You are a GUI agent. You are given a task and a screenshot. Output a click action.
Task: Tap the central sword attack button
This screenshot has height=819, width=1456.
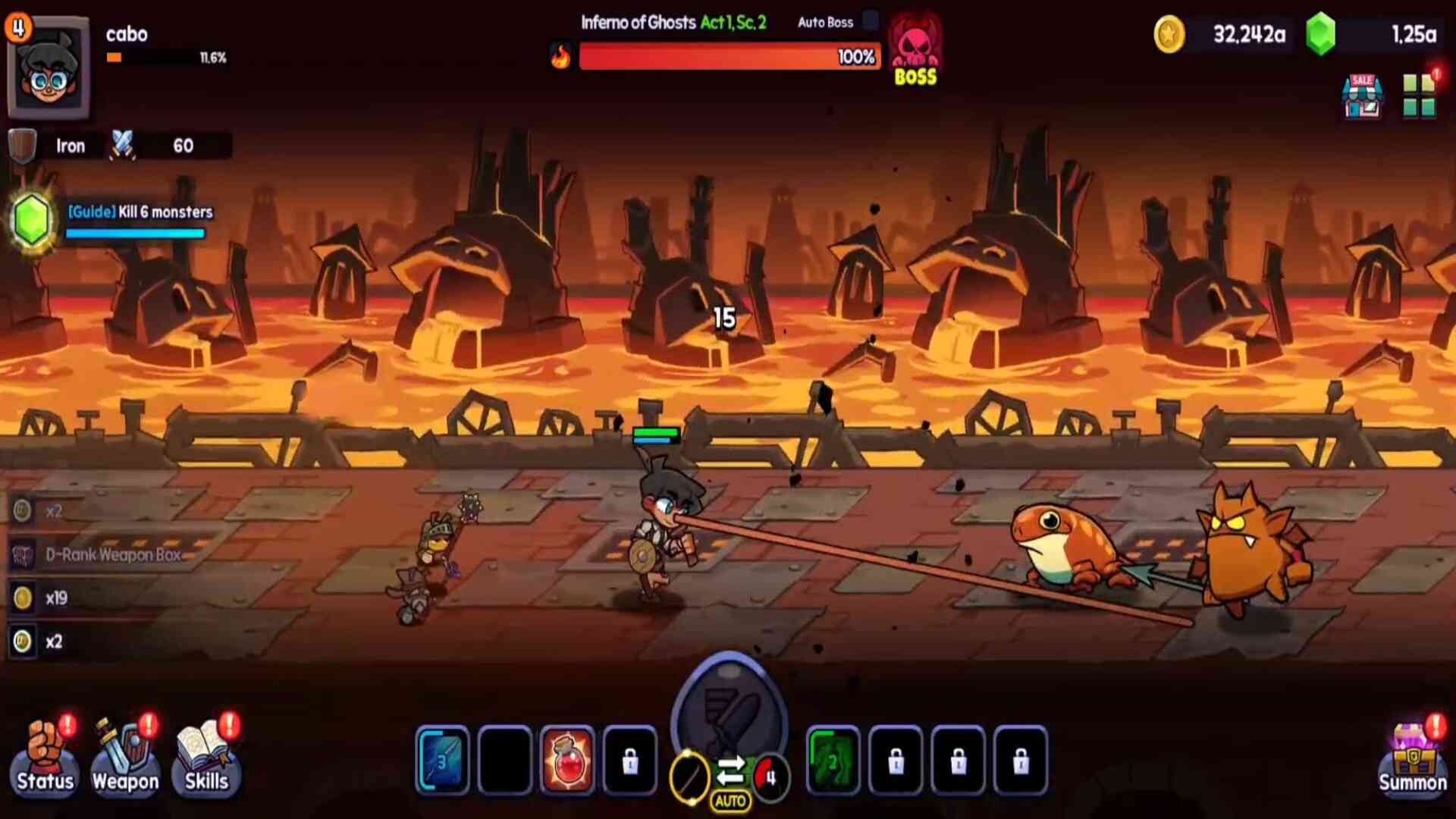click(729, 709)
